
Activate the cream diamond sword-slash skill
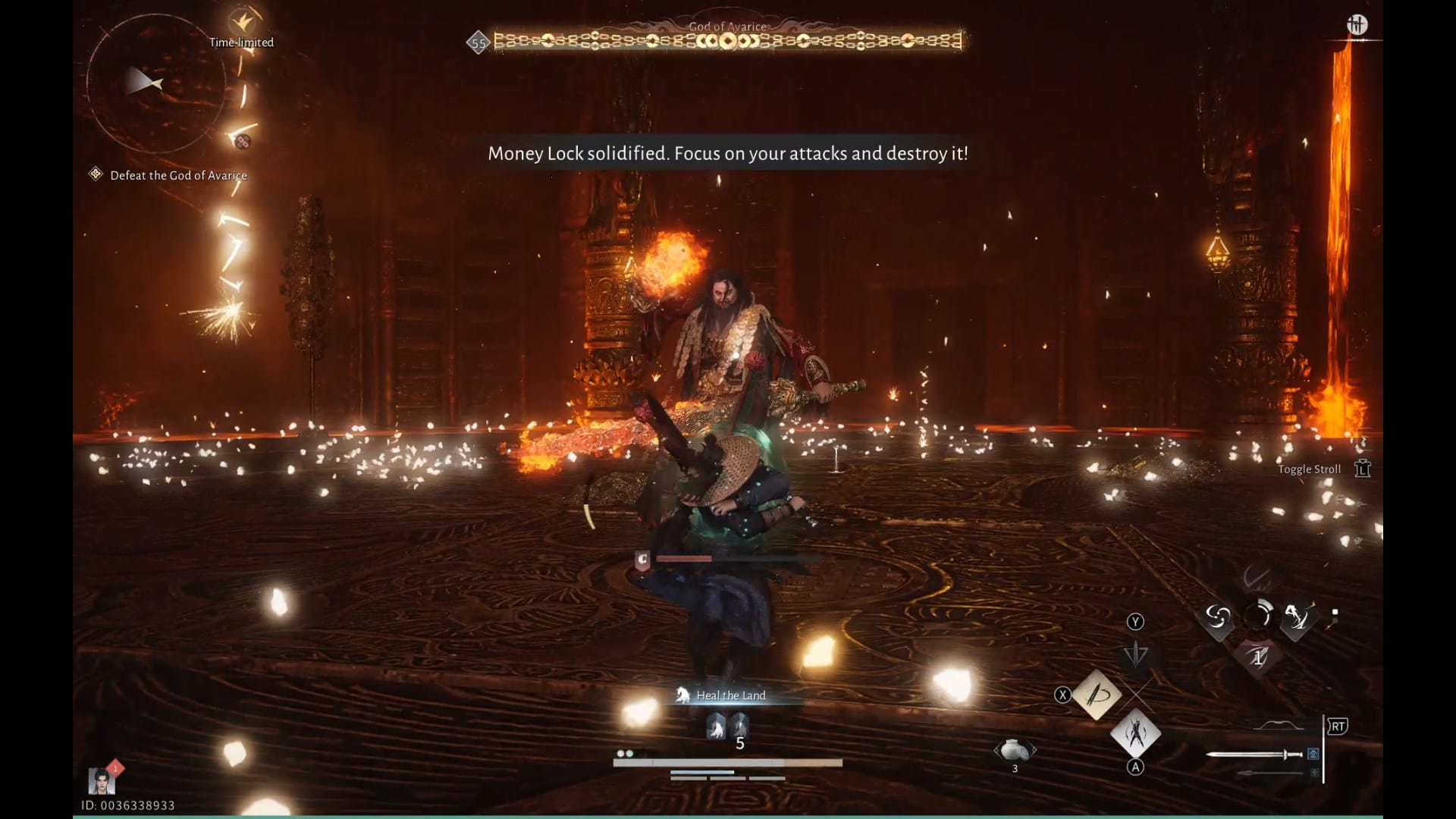[x=1097, y=694]
